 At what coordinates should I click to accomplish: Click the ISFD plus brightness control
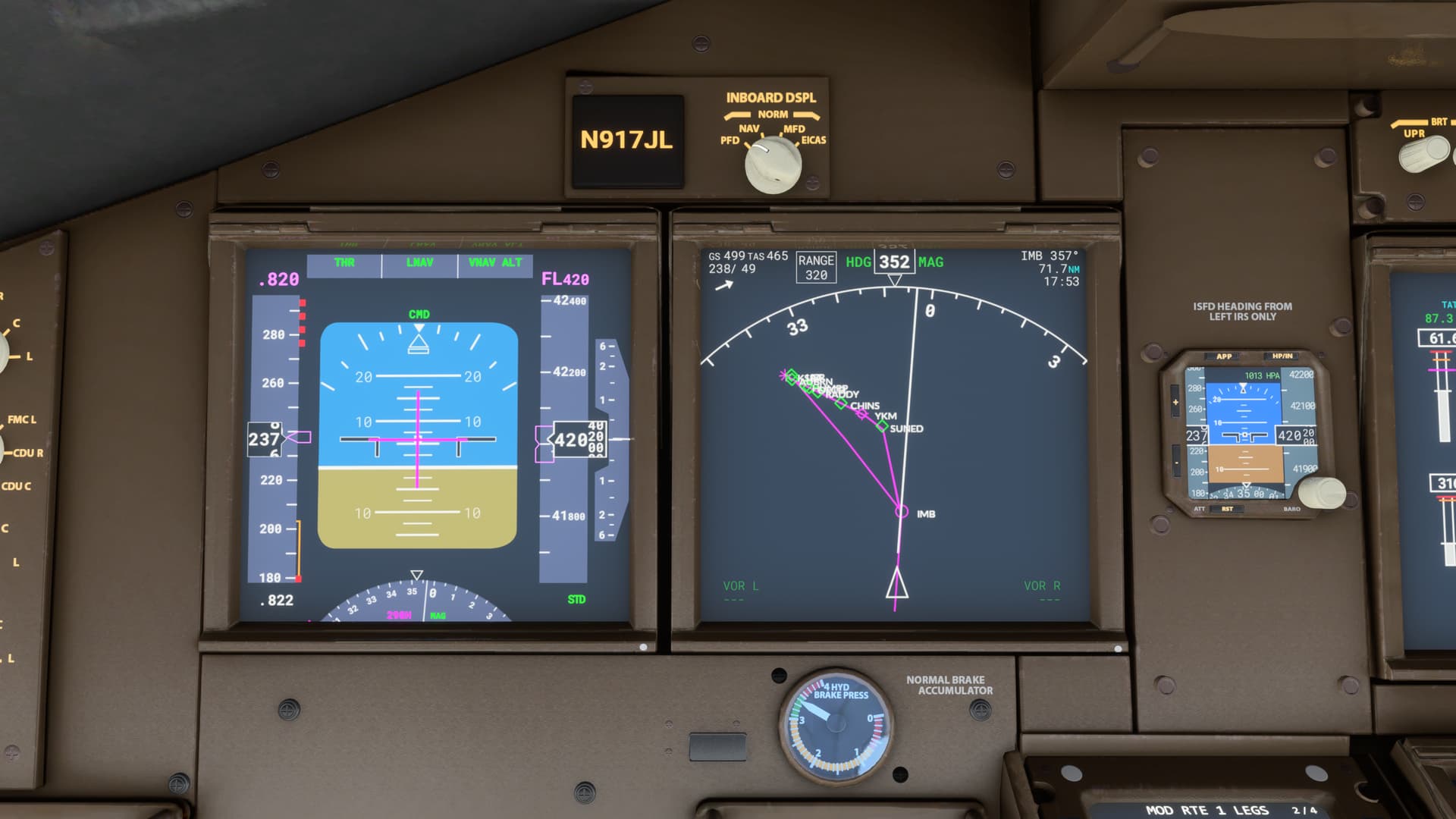1175,402
